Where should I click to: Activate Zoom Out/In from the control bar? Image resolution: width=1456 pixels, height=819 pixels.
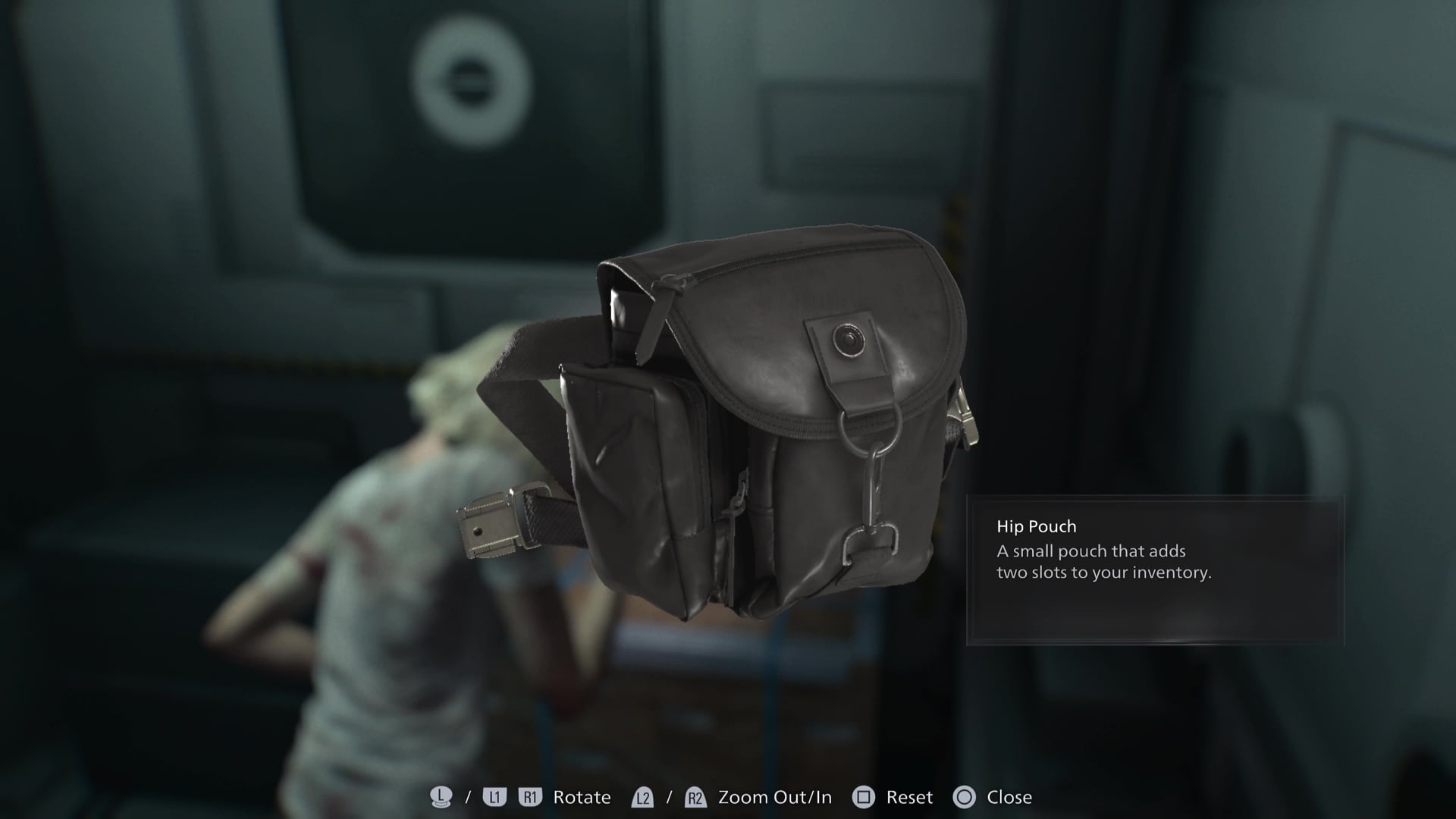pyautogui.click(x=774, y=797)
